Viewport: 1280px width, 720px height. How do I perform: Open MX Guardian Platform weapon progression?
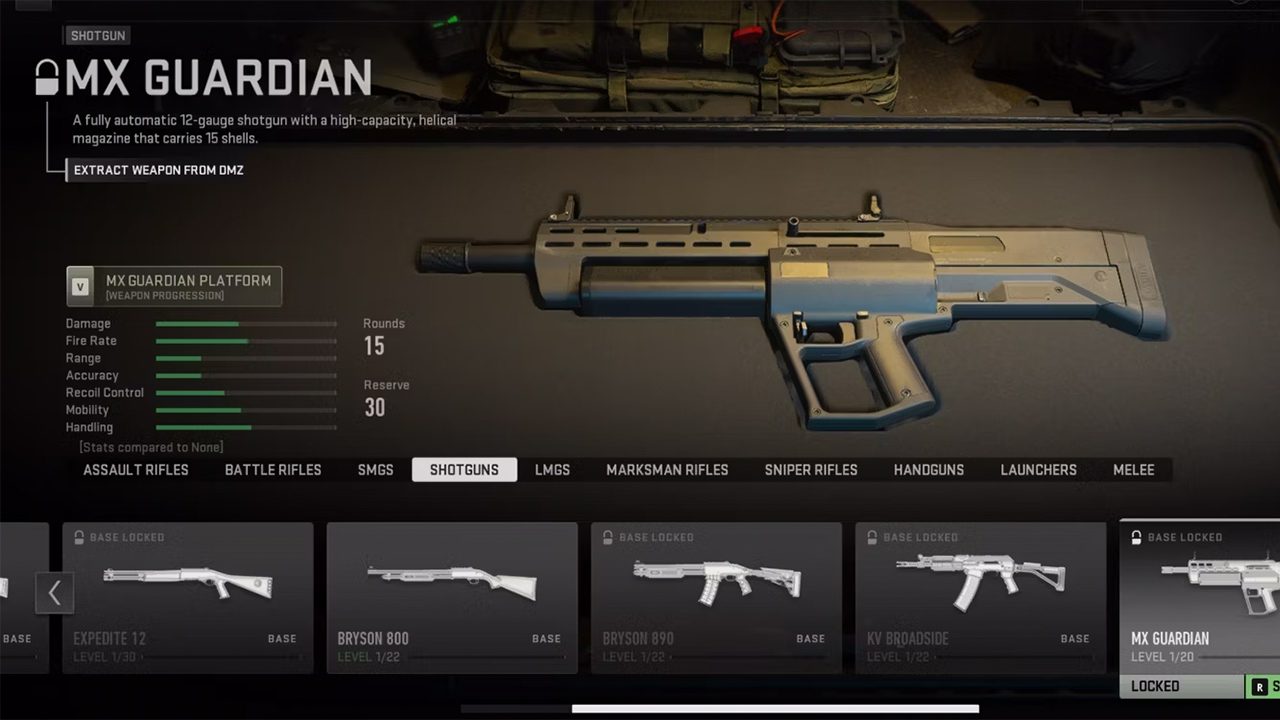pos(175,286)
